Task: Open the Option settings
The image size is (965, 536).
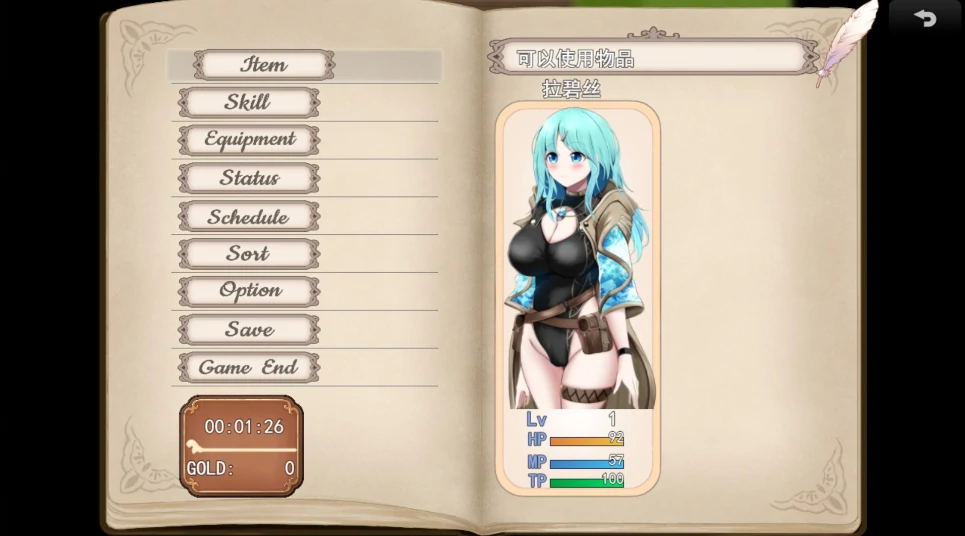Action: tap(249, 291)
